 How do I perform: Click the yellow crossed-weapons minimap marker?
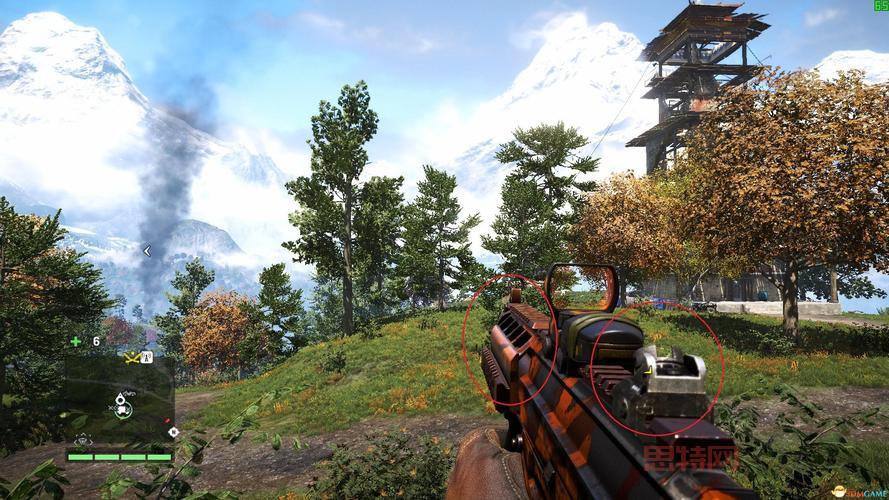[130, 356]
